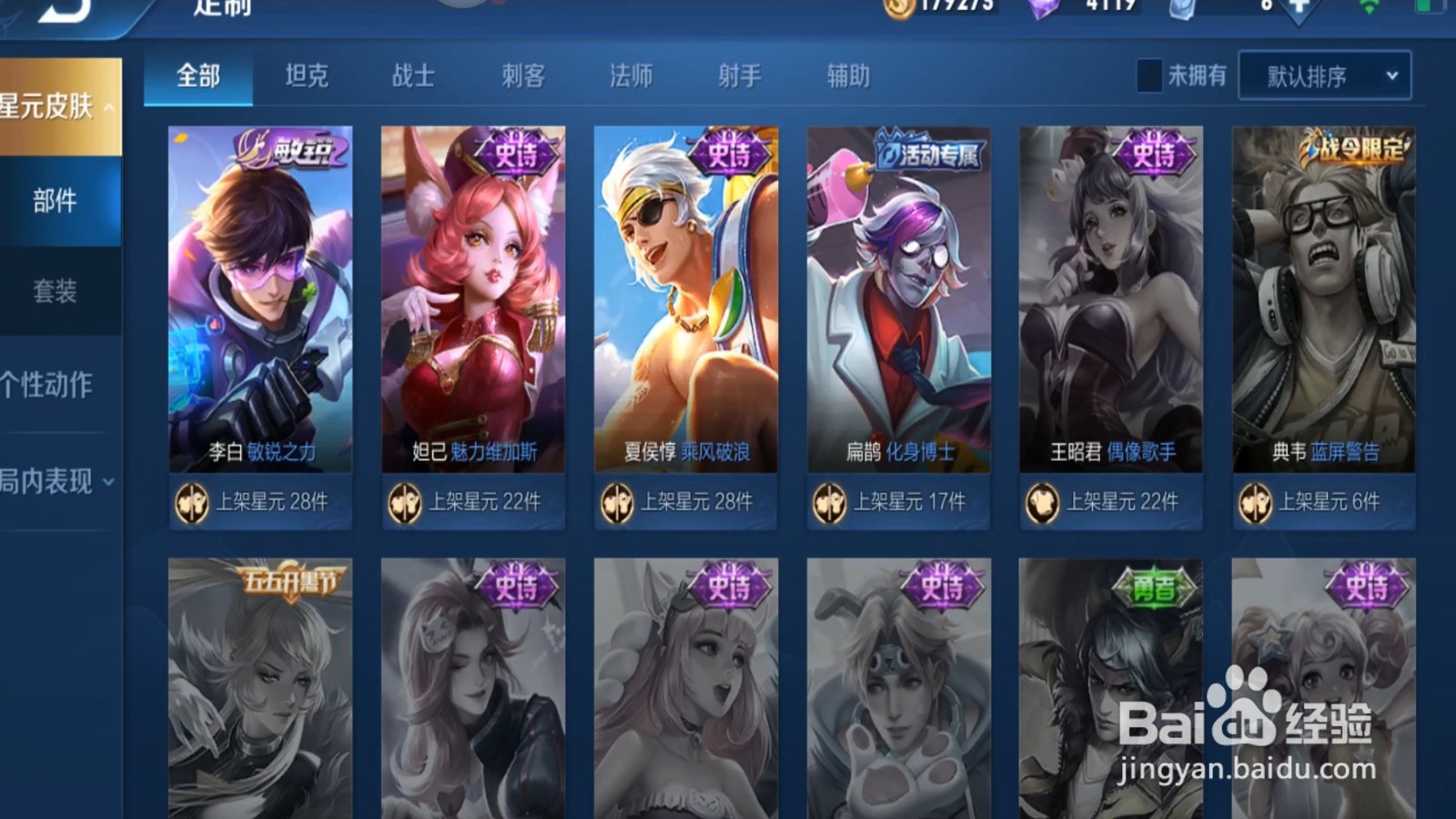1456x819 pixels.
Task: Click the crystal token icon in top bar
Action: [x=1180, y=9]
